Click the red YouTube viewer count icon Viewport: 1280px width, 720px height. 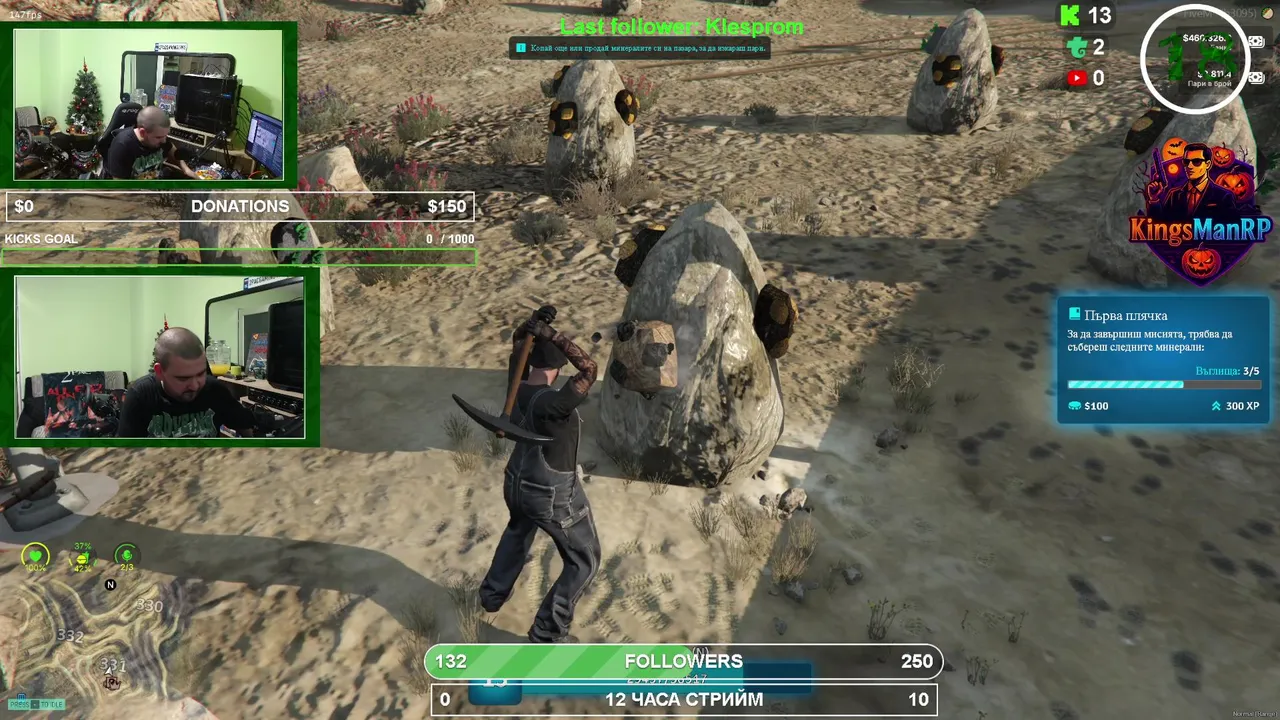(x=1077, y=78)
